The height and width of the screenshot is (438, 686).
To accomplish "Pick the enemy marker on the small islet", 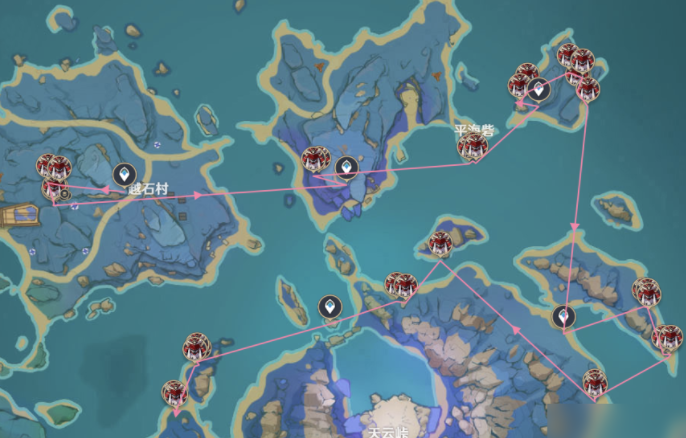I will 440,242.
